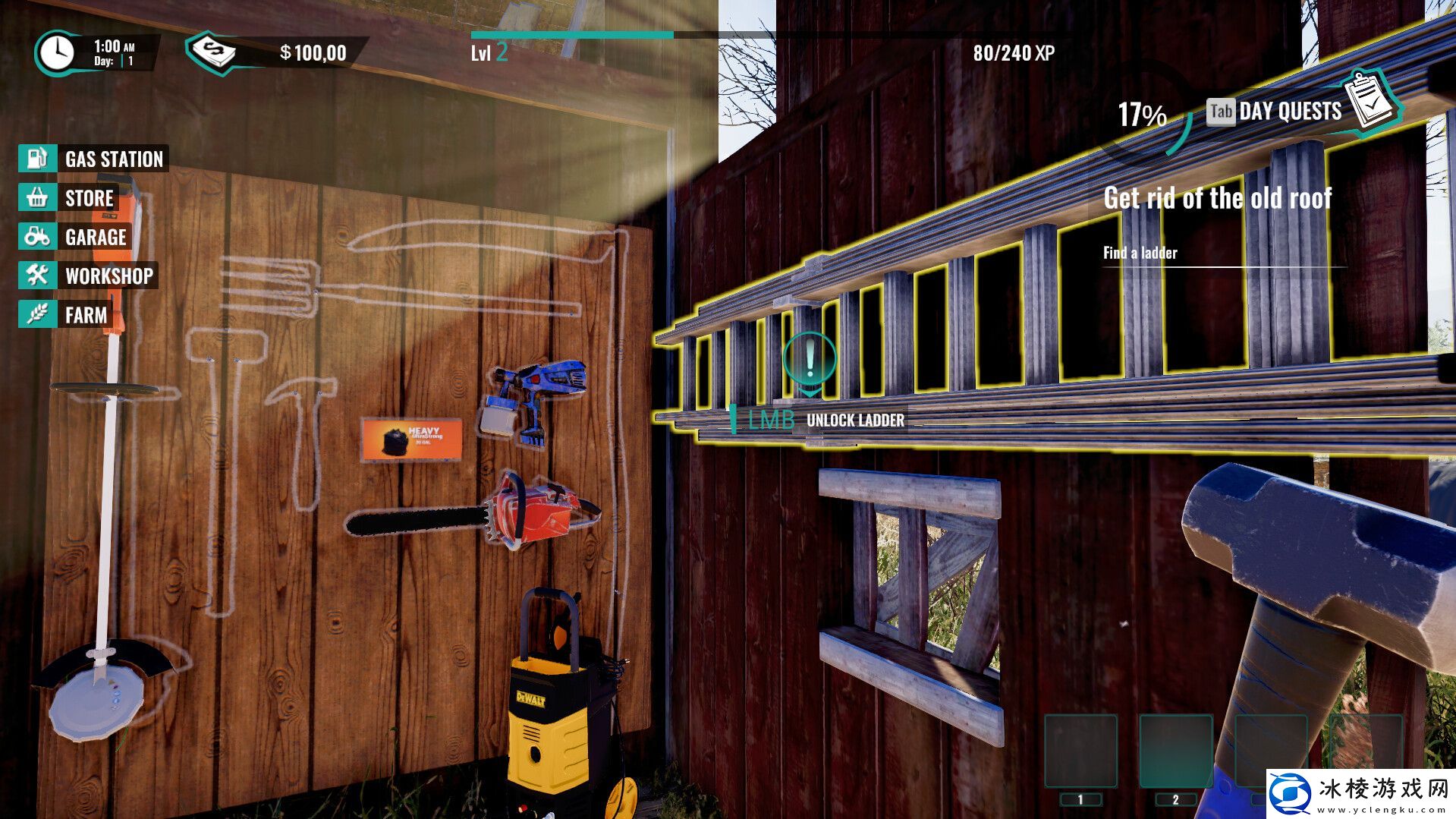Click the clock time icon
This screenshot has height=819, width=1456.
tap(56, 52)
